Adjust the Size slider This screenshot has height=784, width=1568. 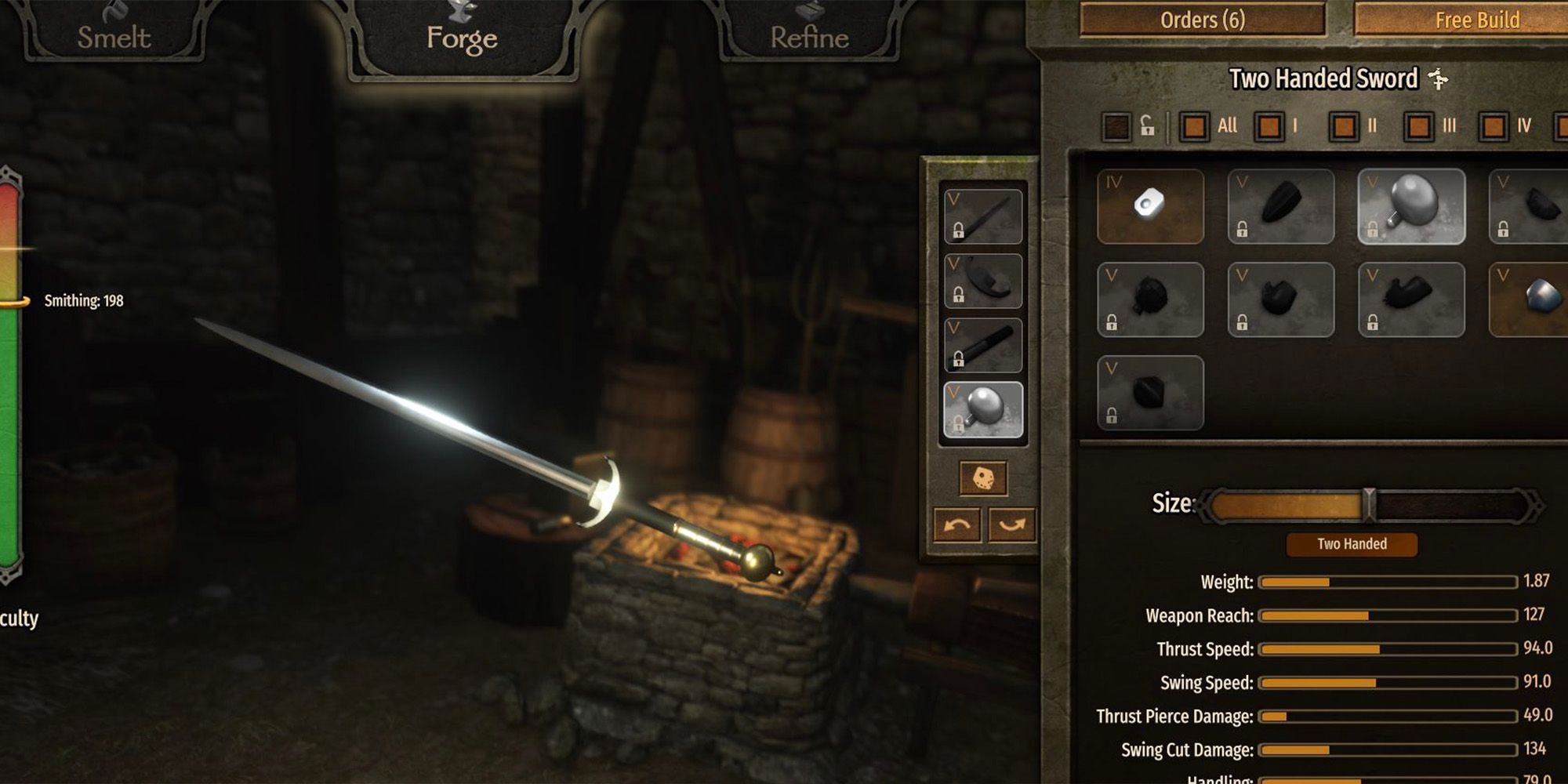(1369, 505)
